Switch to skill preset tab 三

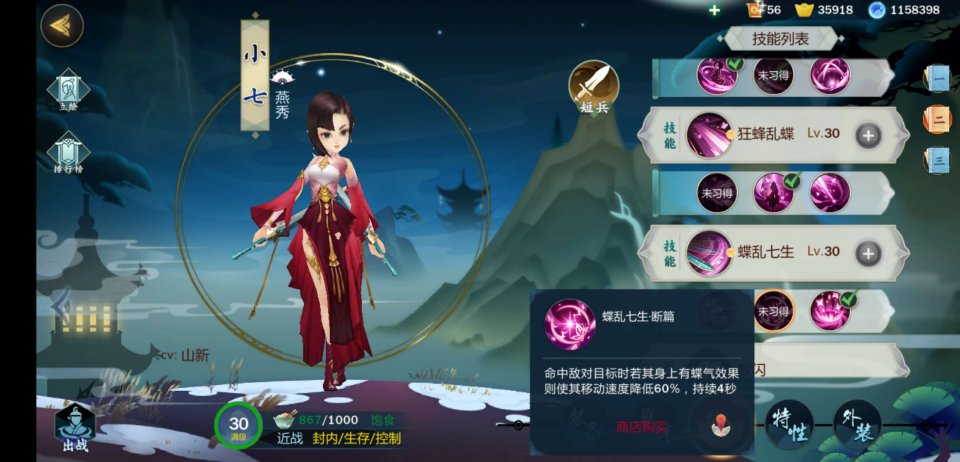click(x=938, y=159)
